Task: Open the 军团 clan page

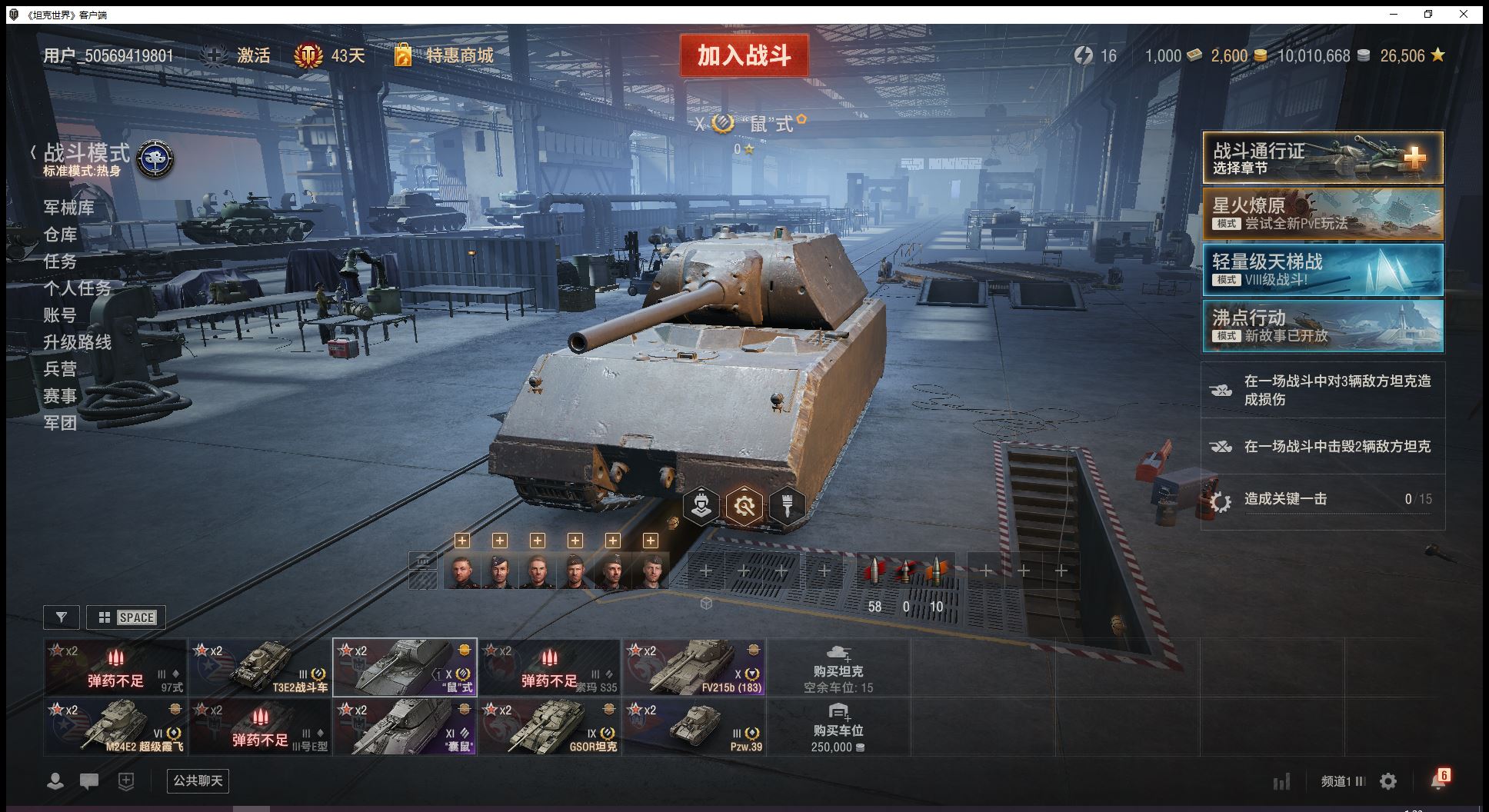Action: pos(60,423)
